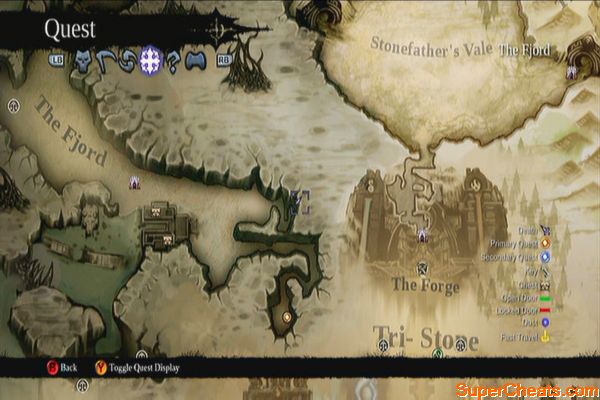This screenshot has width=600, height=400.
Task: Select the Tri-Stone fast travel marker
Action: click(436, 353)
